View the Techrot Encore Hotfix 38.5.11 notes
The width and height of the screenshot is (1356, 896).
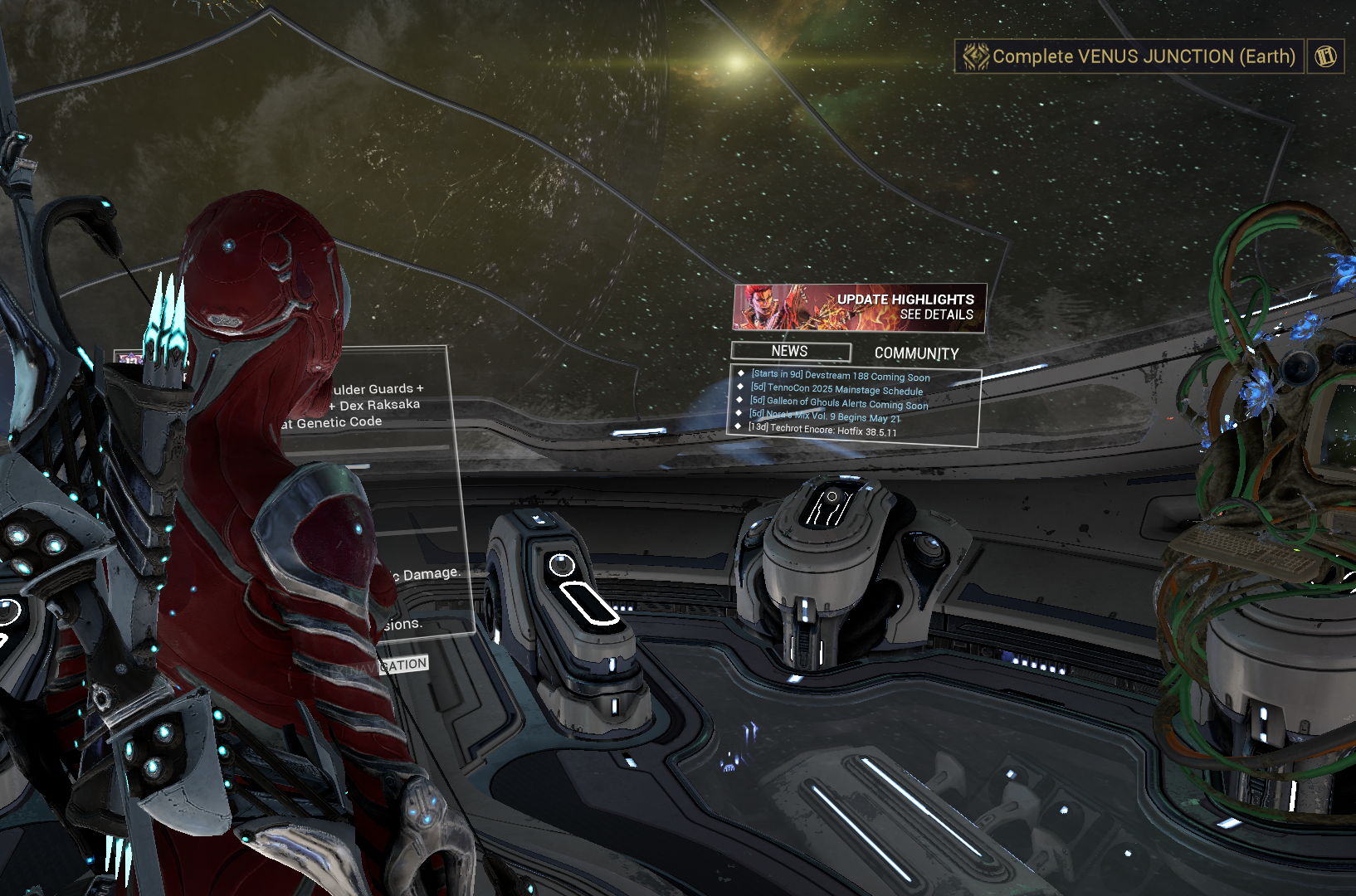click(822, 430)
